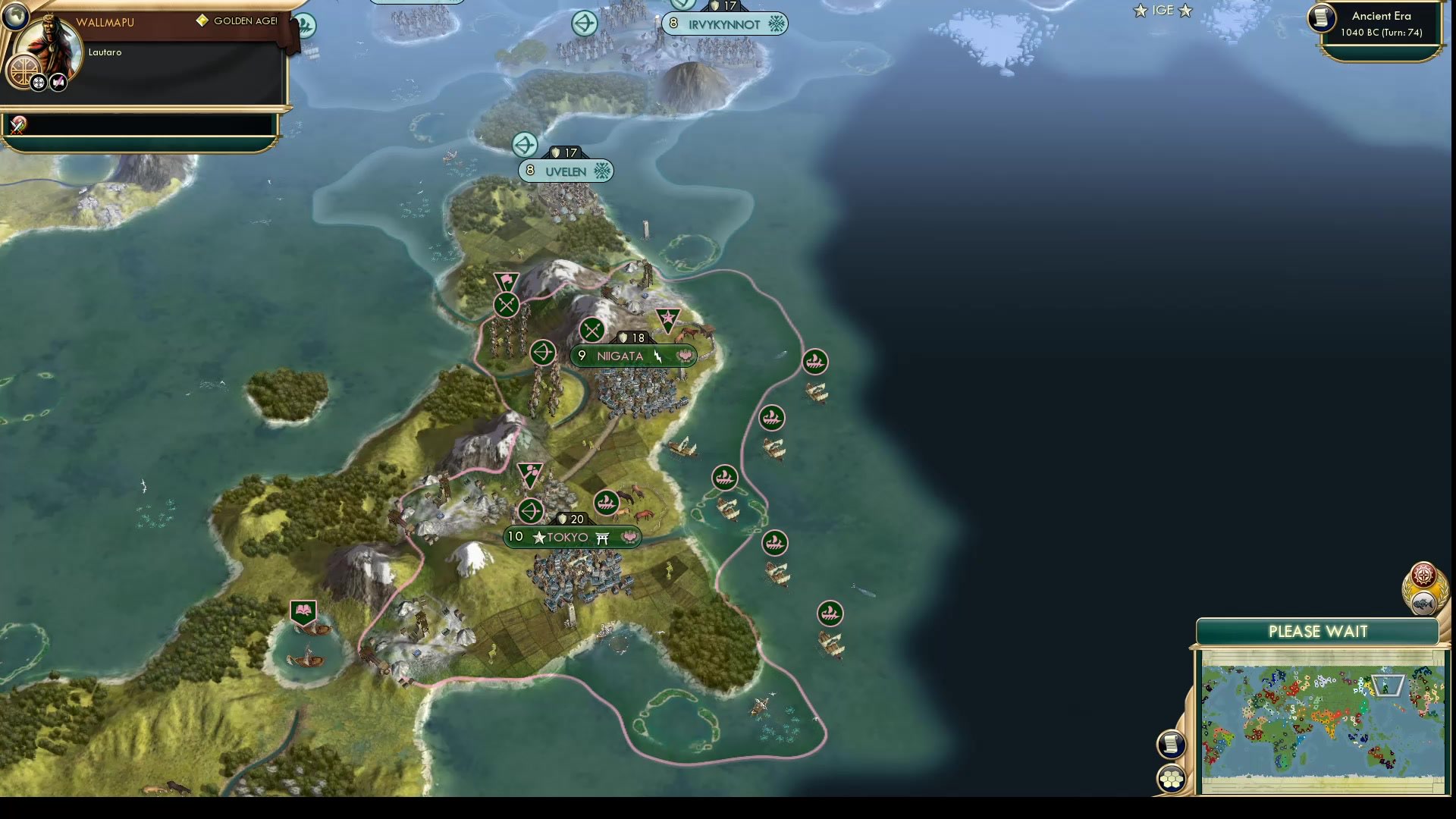This screenshot has height=819, width=1456.
Task: Open the Tokyo city banner
Action: tap(573, 537)
